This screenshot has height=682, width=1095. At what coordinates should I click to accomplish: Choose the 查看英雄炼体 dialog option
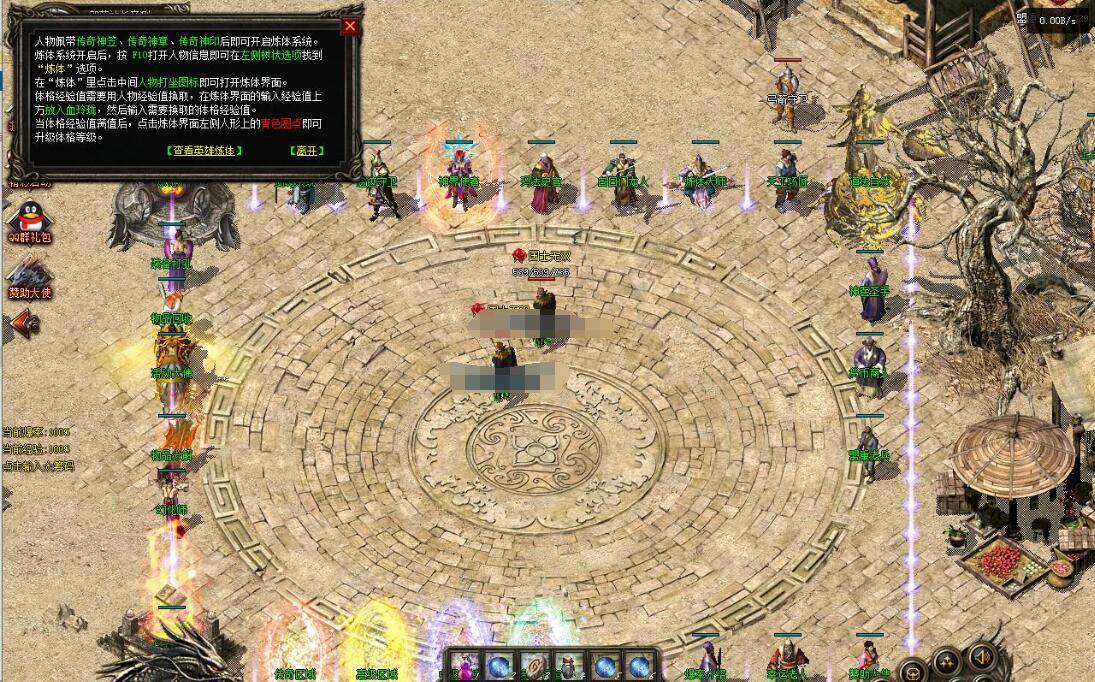coord(204,150)
